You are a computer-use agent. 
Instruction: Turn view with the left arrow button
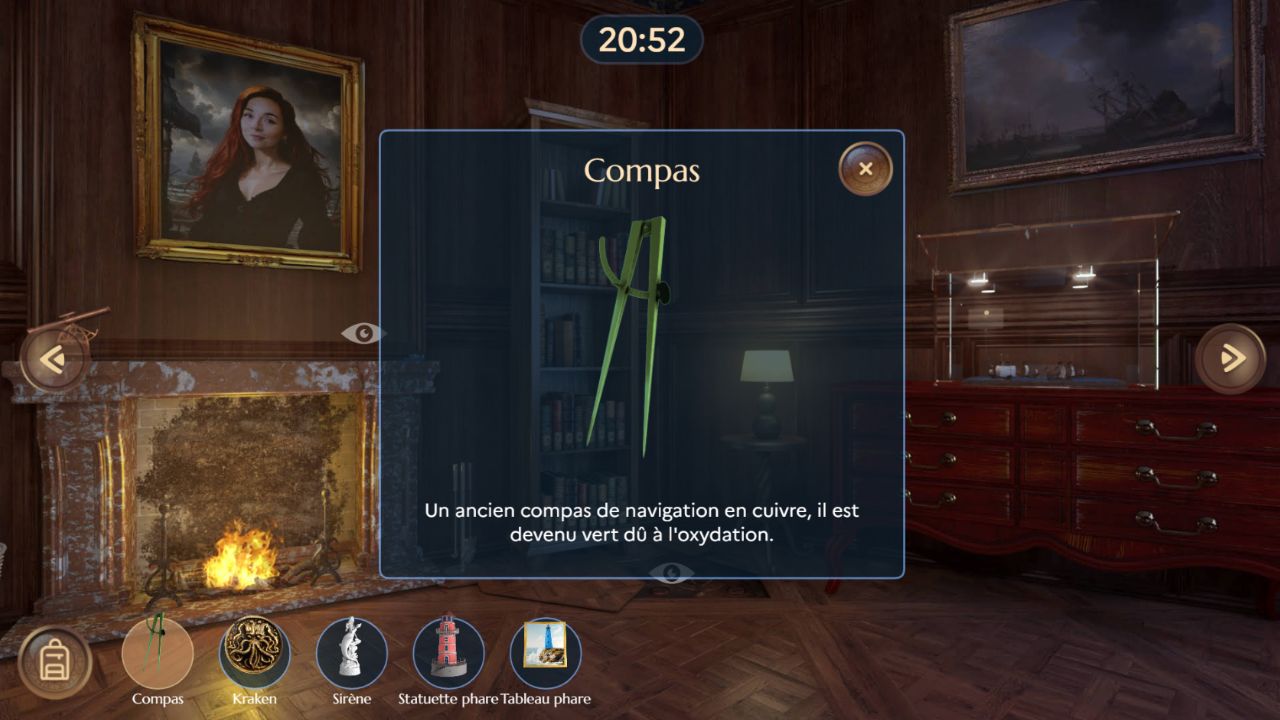pos(53,358)
